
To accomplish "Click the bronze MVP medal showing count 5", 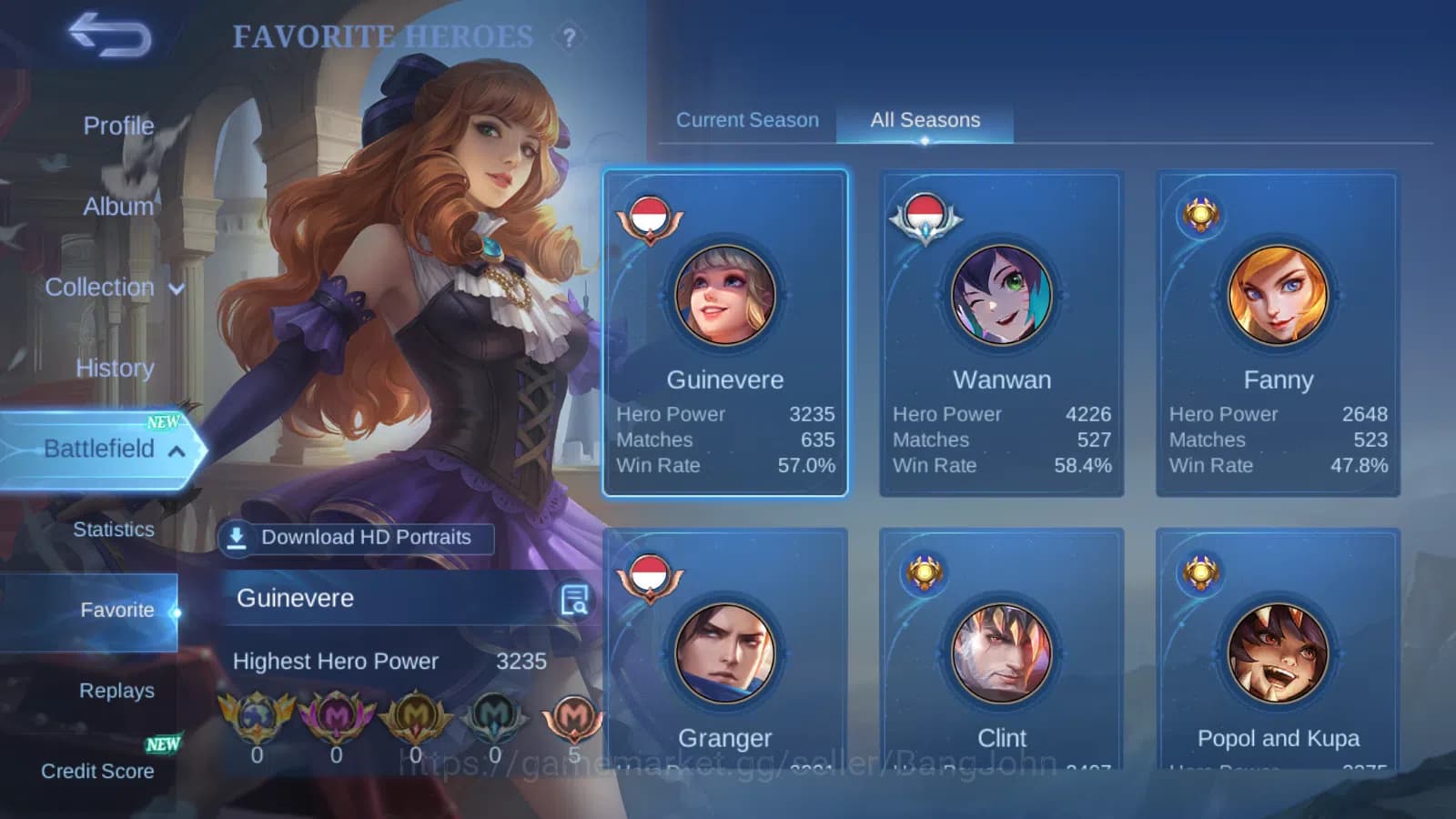I will 573,719.
